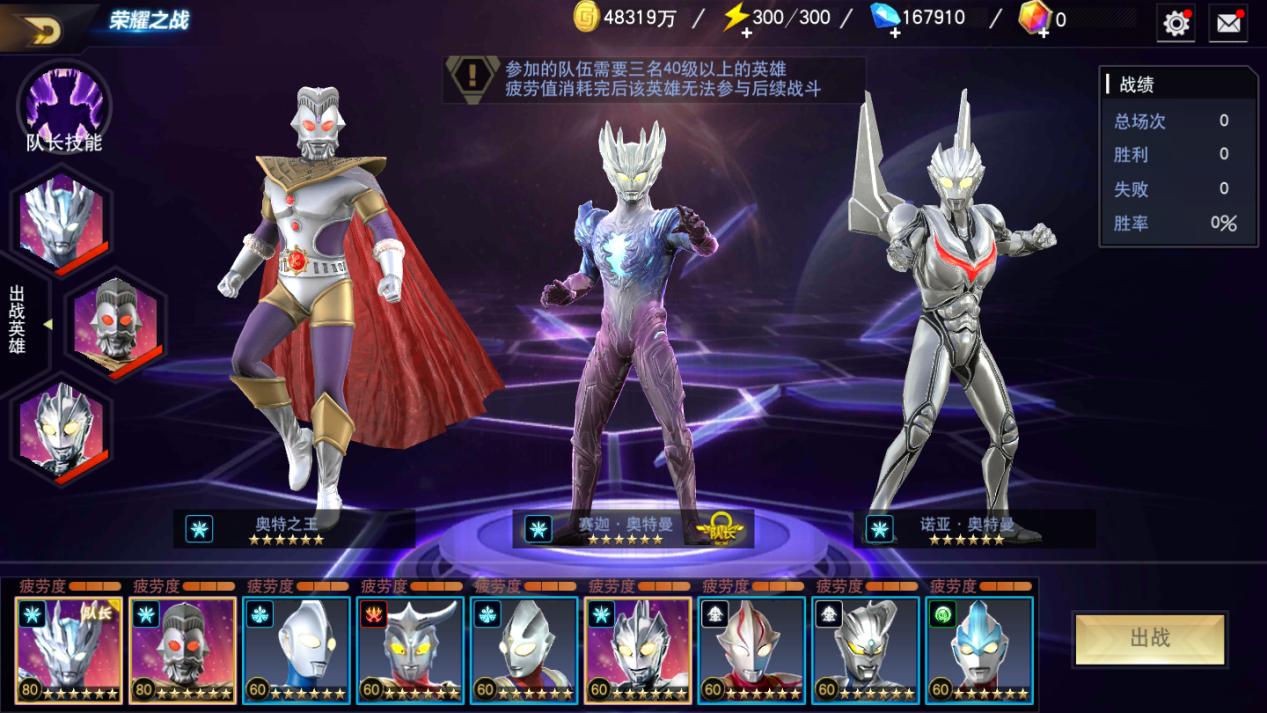1267x713 pixels.
Task: Open the mail envelope inbox
Action: coord(1228,23)
